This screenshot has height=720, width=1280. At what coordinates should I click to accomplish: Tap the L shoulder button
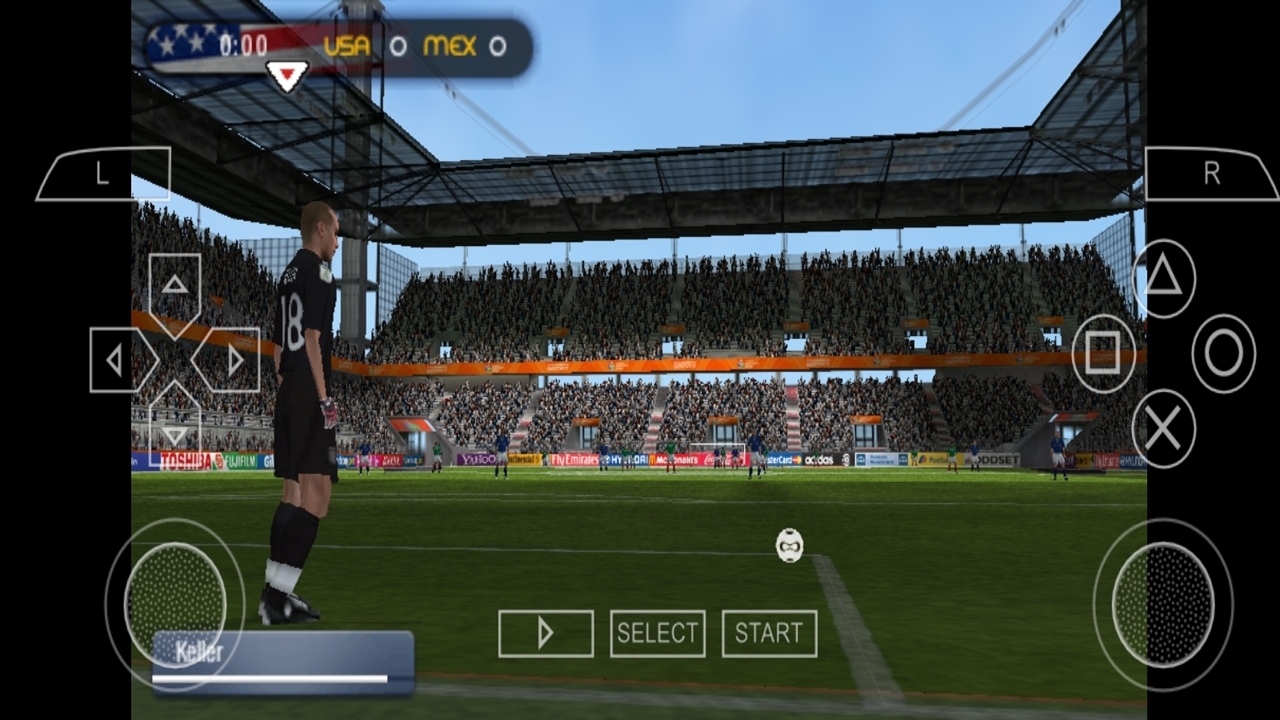point(104,174)
